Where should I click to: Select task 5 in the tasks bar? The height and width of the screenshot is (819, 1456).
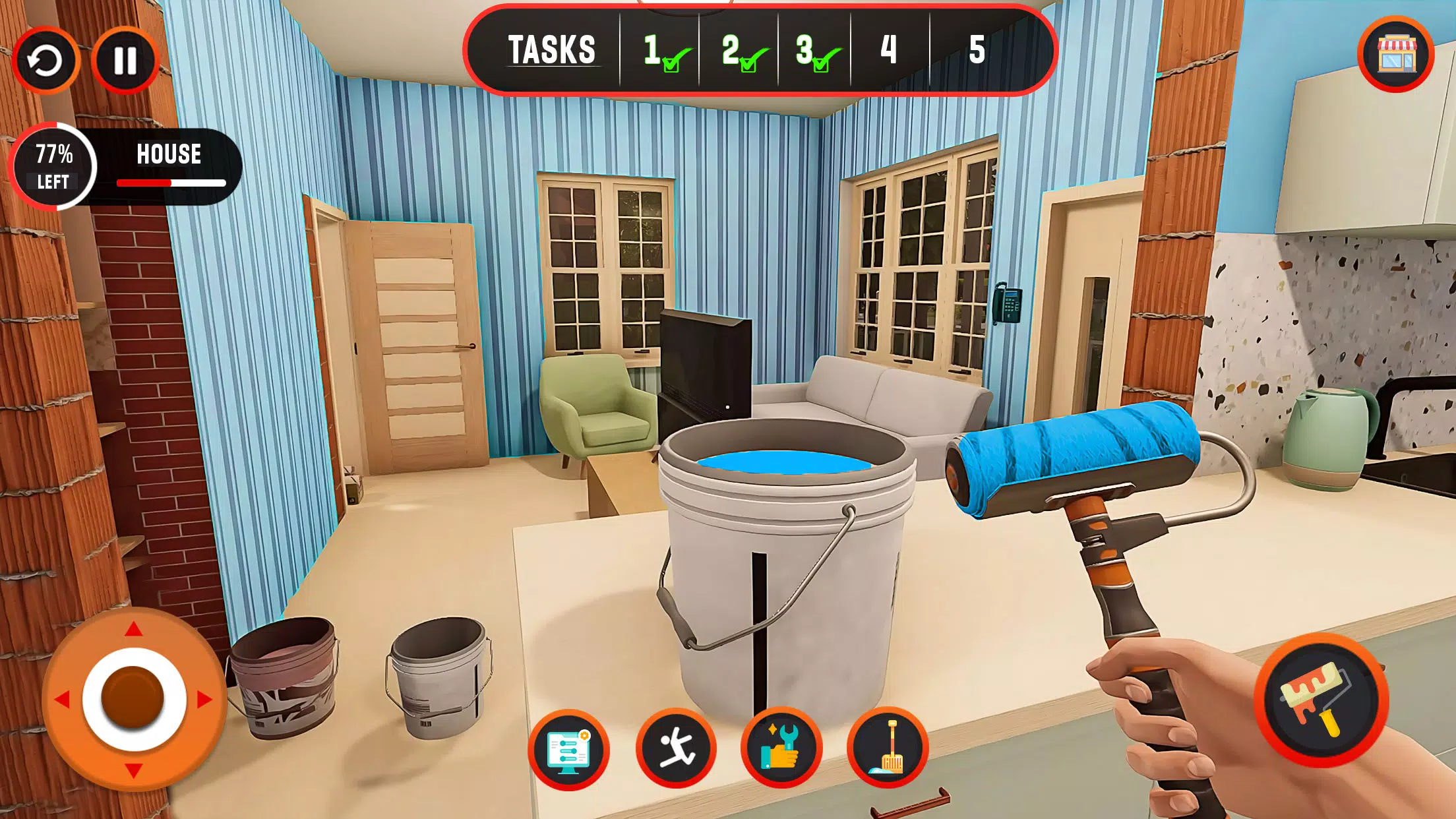[x=977, y=50]
